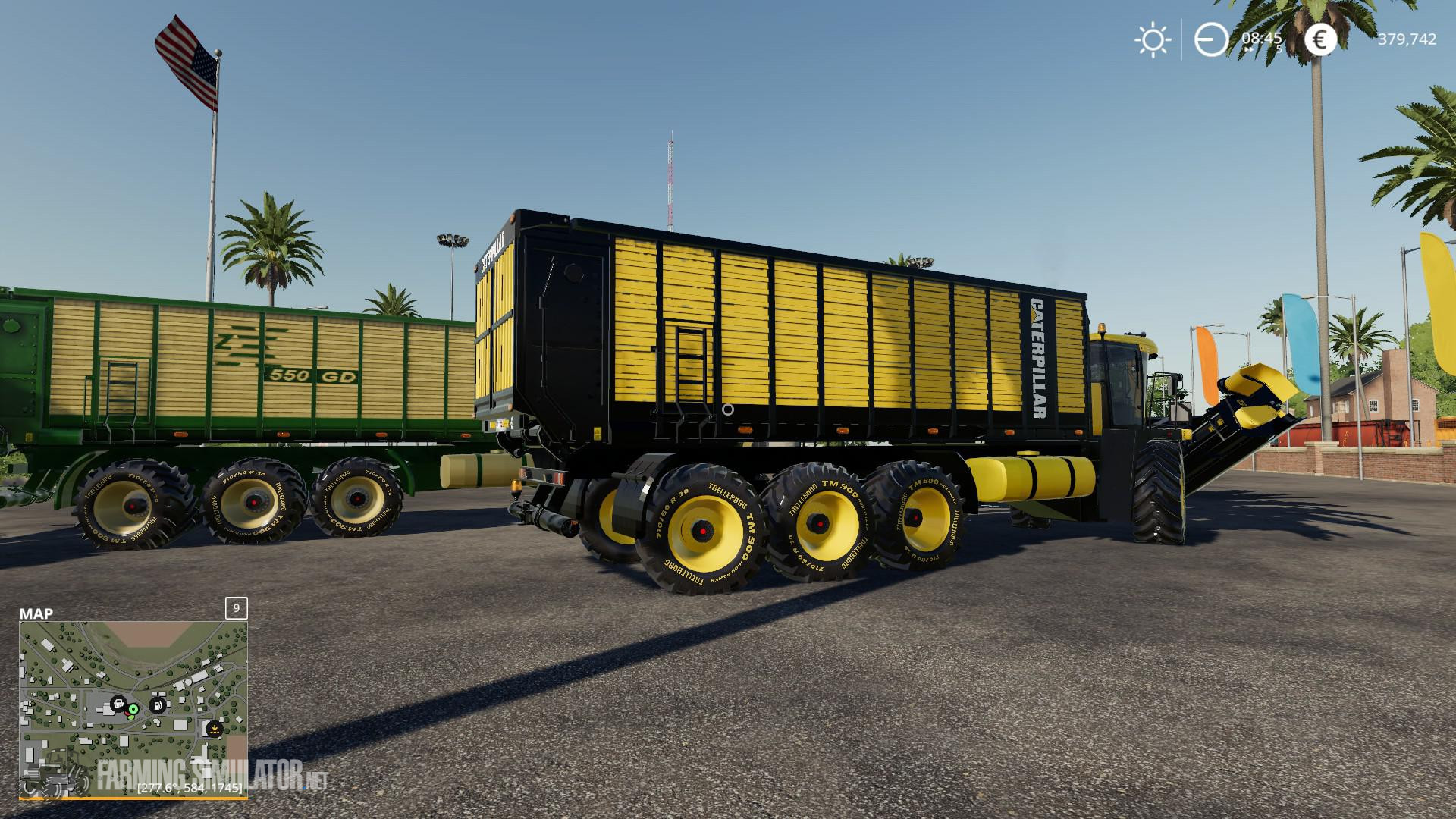The width and height of the screenshot is (1456, 819).
Task: Open the shop basket icon on minimap
Action: (118, 703)
